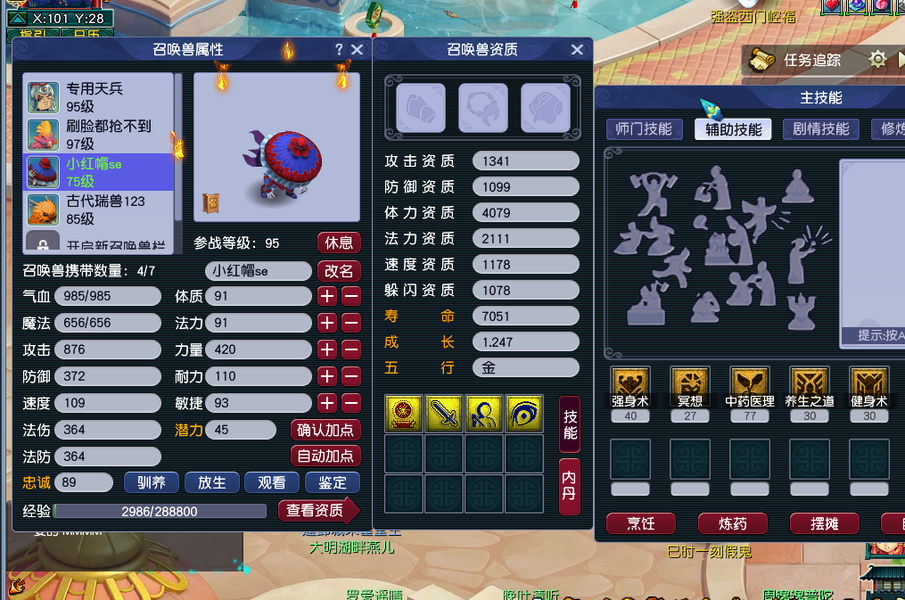Open 自动加点 auto allocation
905x600 pixels.
point(327,456)
